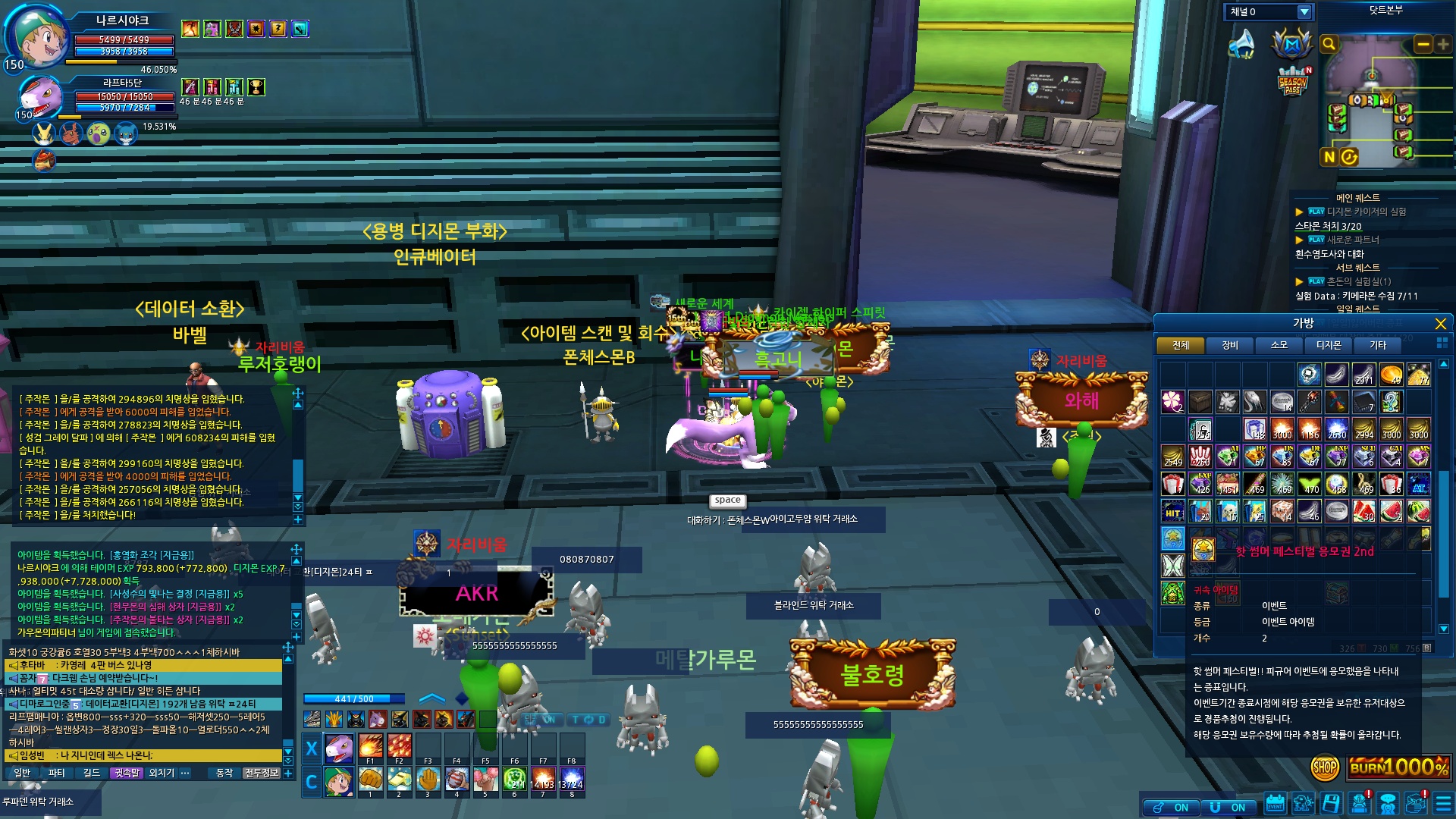Open the SHOP coin button
1456x819 pixels.
coord(1324,767)
